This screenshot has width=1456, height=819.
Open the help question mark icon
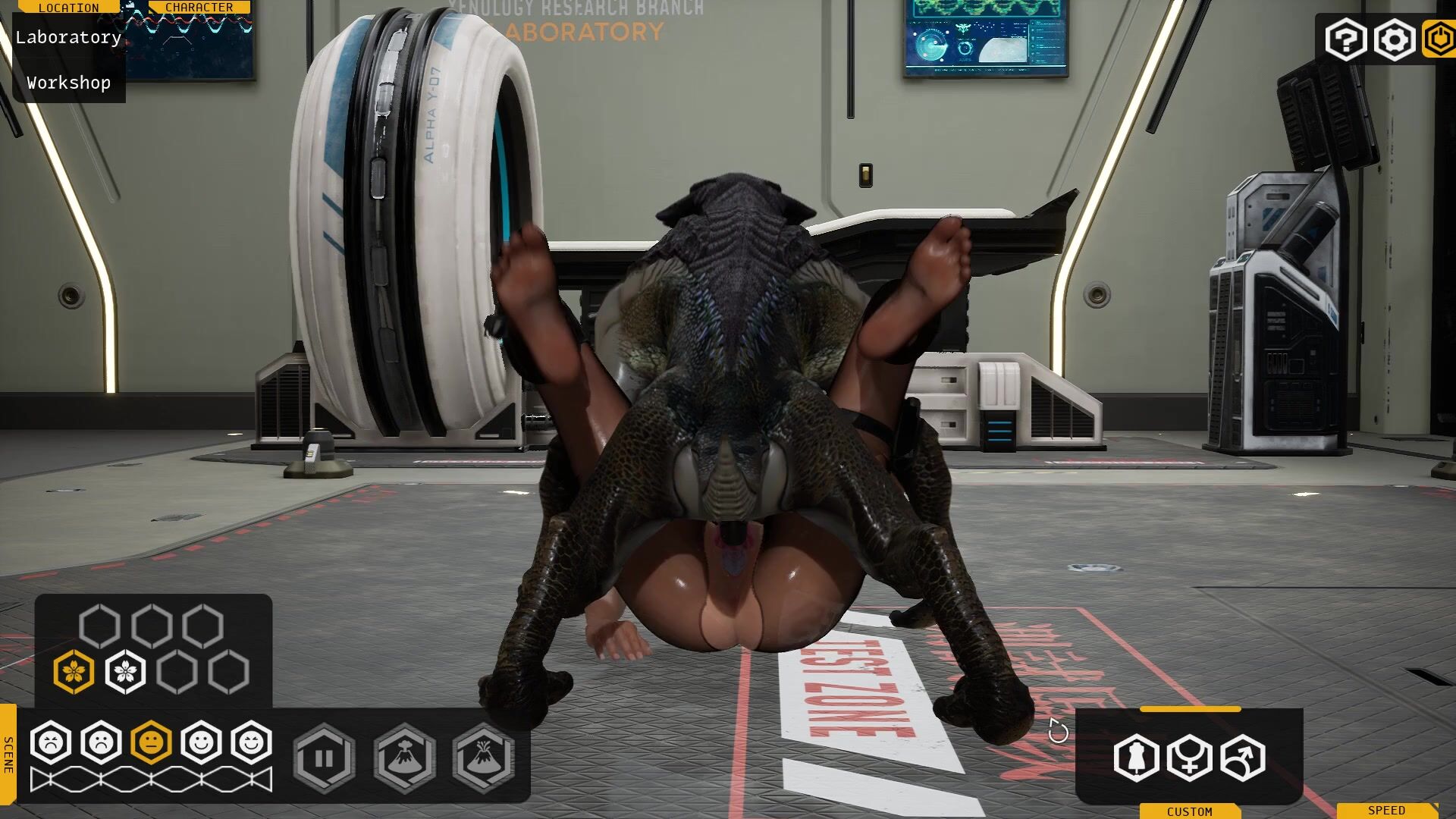[x=1345, y=39]
